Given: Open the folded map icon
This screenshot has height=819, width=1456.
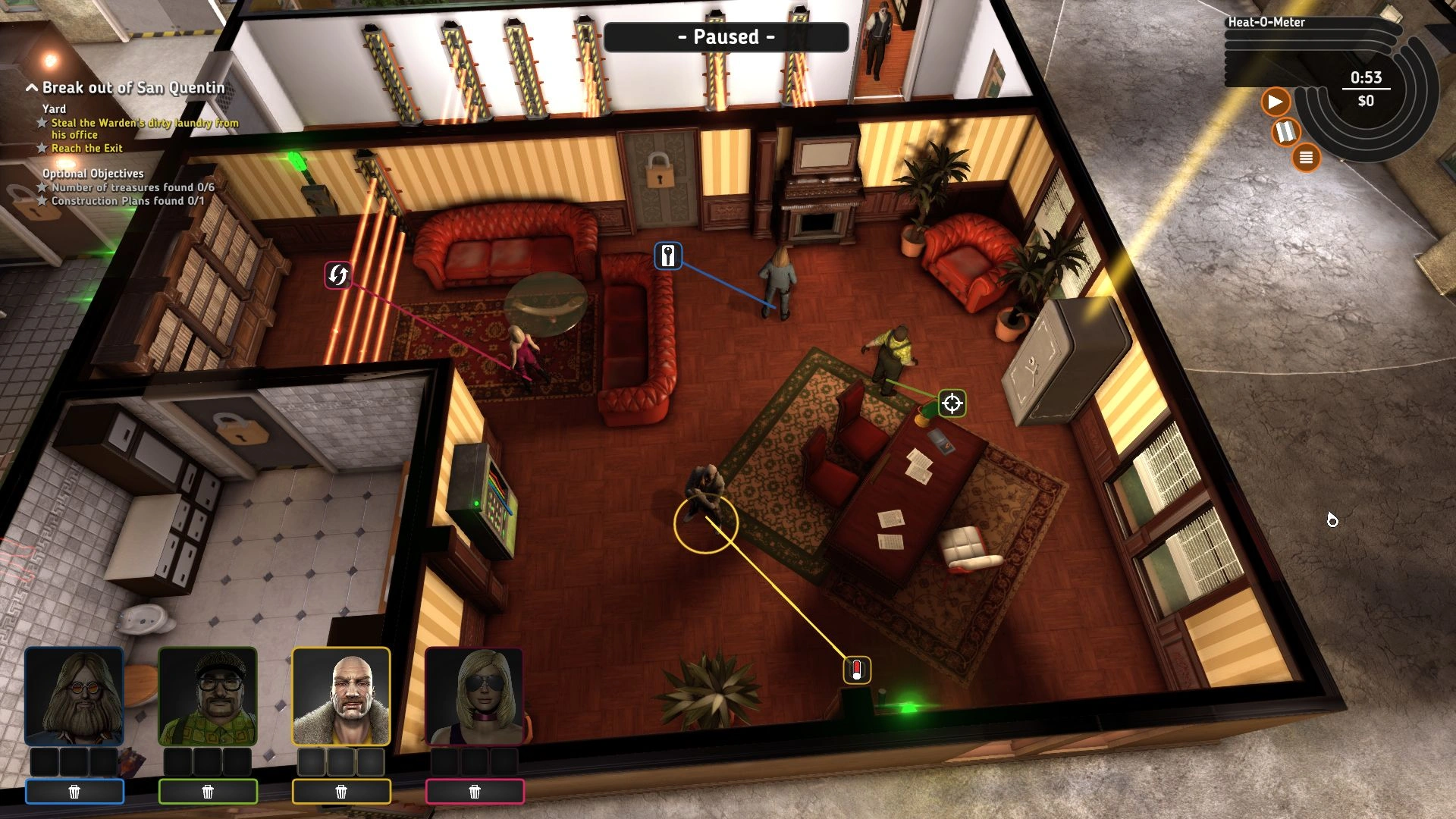Looking at the screenshot, I should pyautogui.click(x=1285, y=132).
